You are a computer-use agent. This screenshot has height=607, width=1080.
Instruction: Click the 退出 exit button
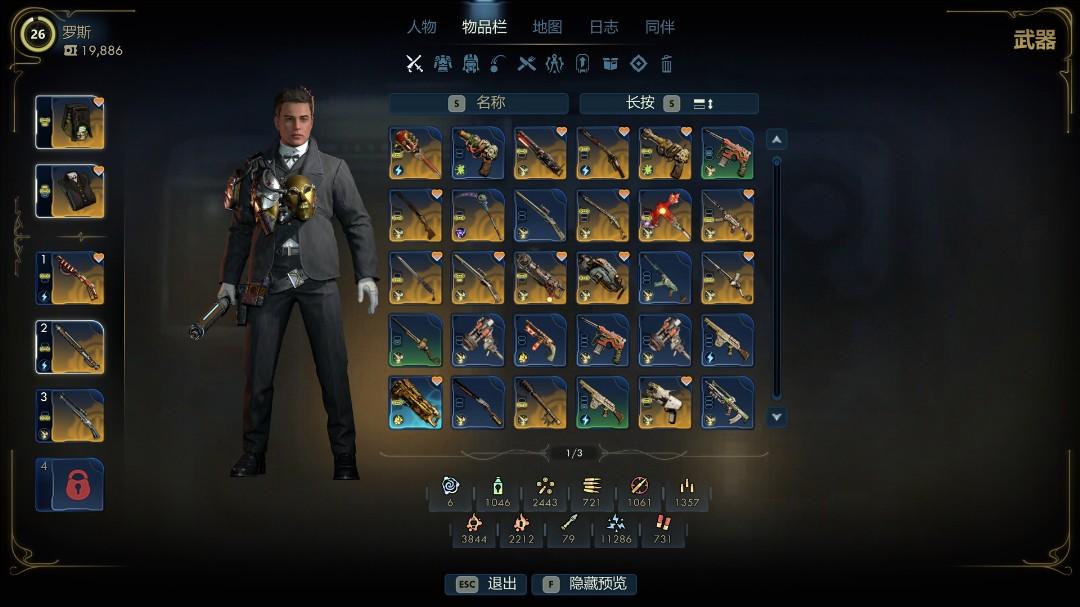(487, 584)
